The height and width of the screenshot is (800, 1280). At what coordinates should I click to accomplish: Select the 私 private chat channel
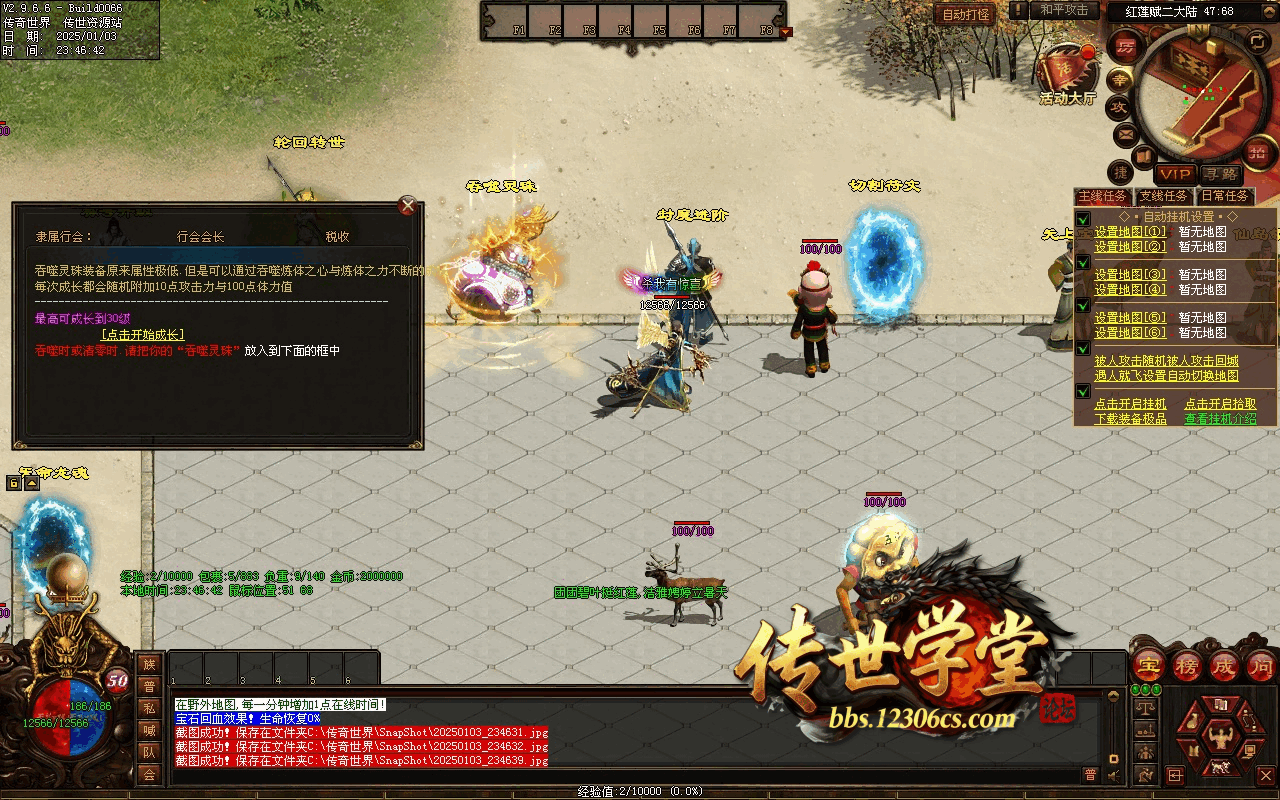(149, 709)
